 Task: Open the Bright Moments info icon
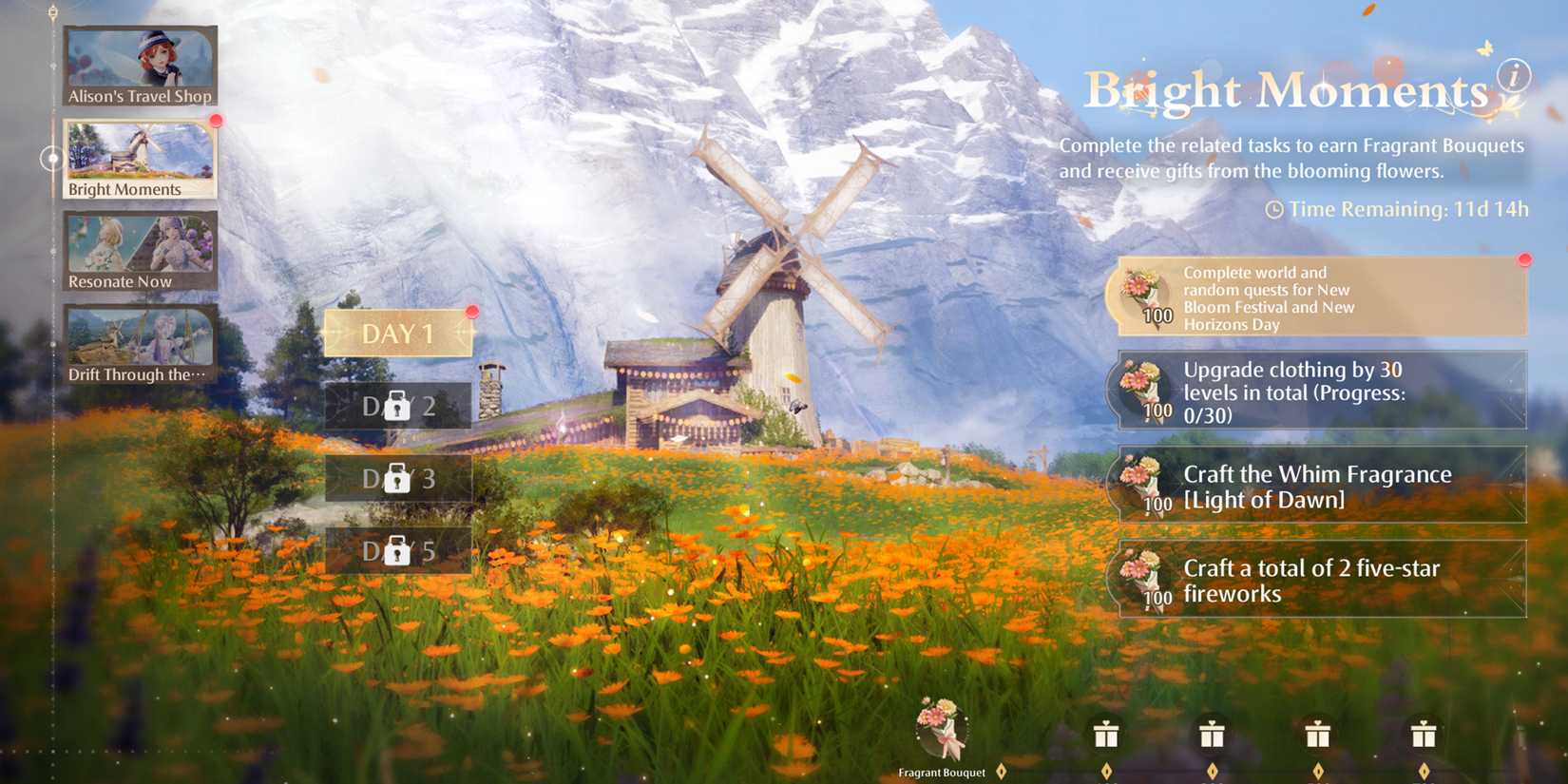(x=1514, y=75)
